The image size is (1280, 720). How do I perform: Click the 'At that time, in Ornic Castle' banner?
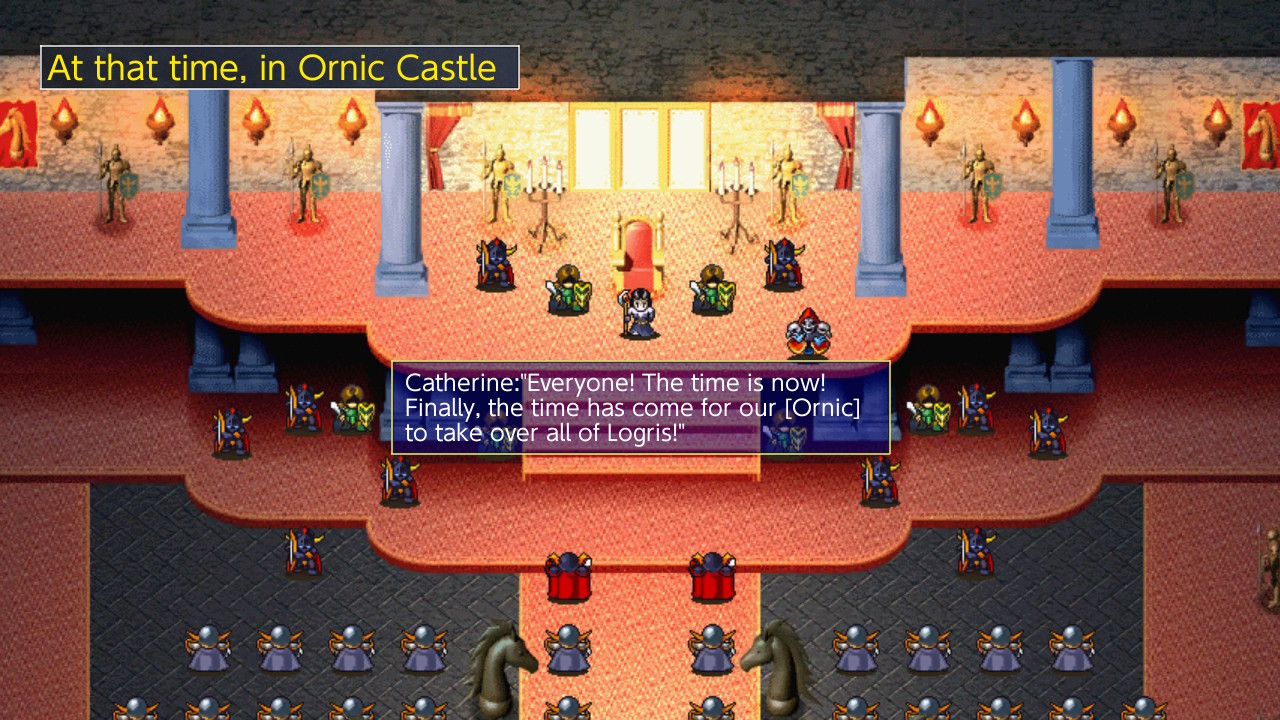[x=280, y=67]
